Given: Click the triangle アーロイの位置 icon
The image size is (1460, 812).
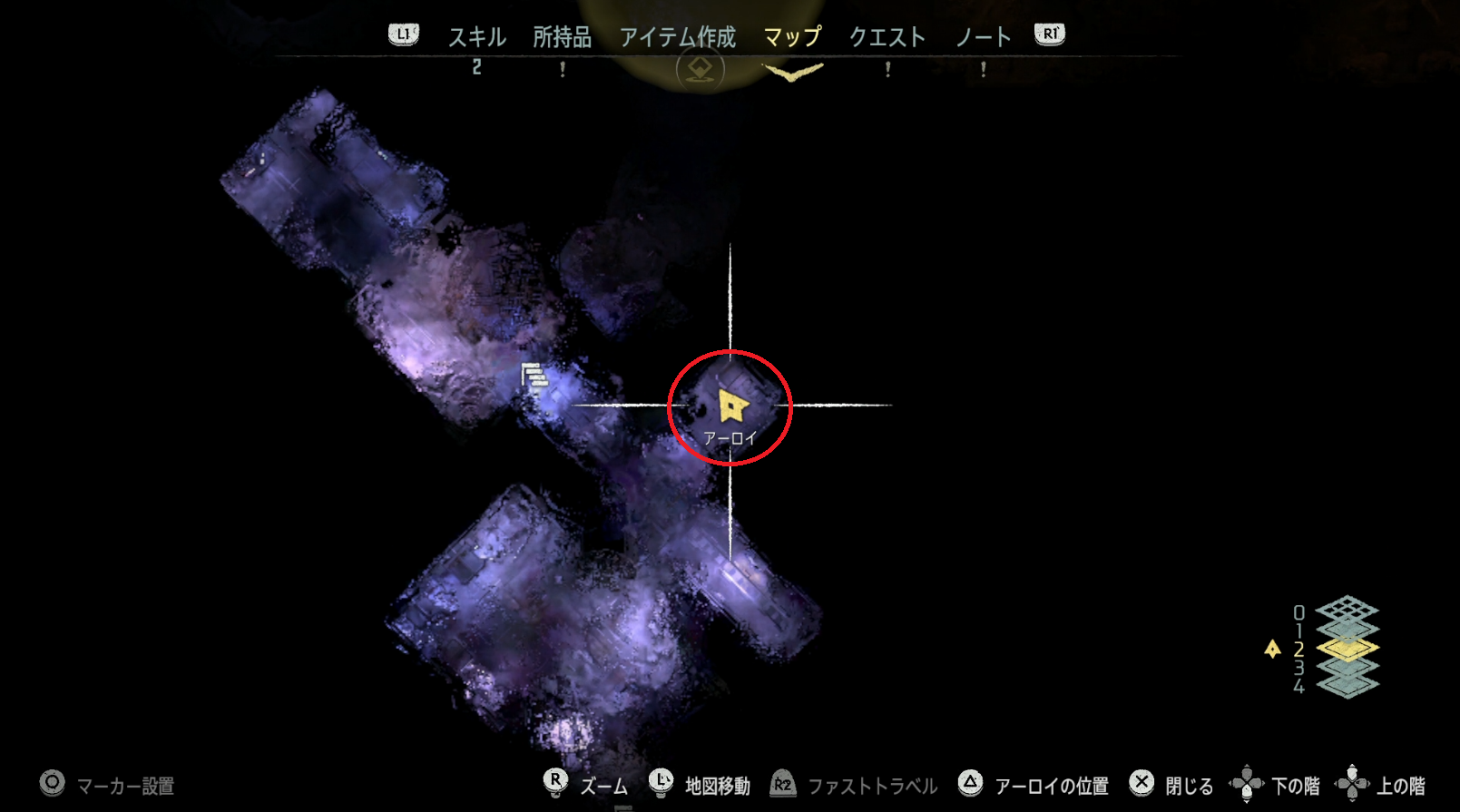Looking at the screenshot, I should coord(971,781).
